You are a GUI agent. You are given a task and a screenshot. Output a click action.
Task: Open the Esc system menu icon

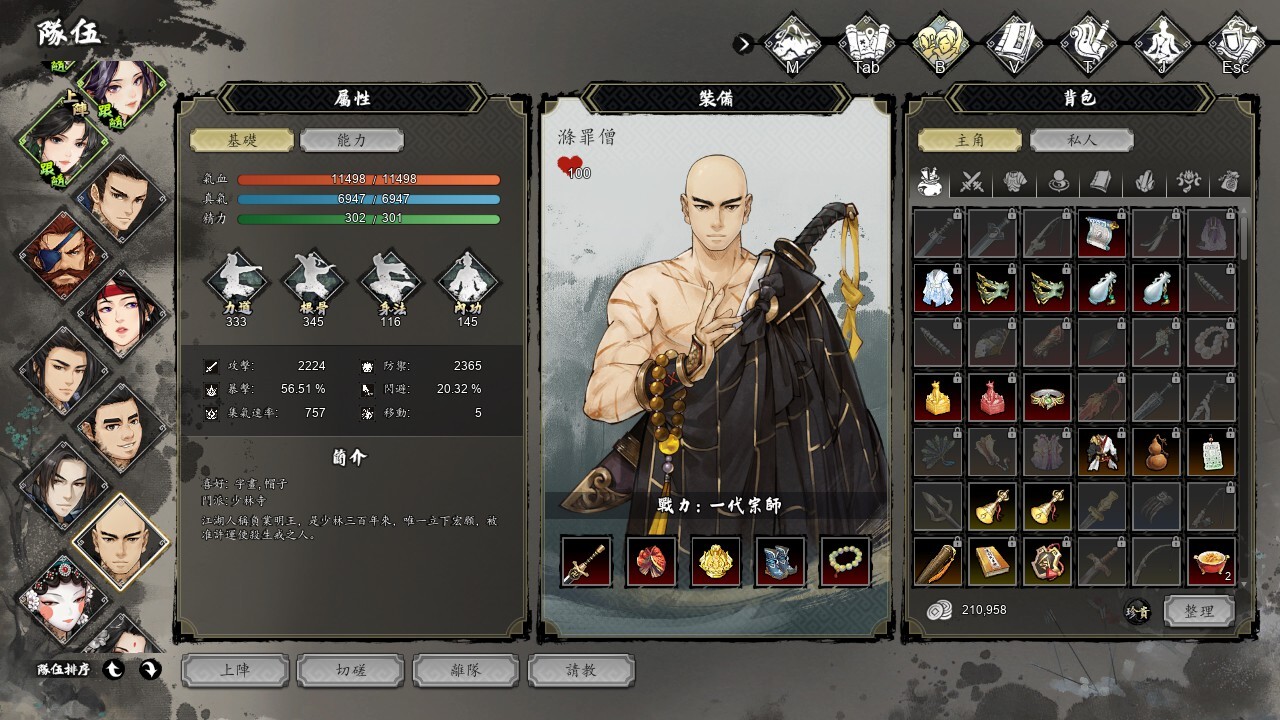click(x=1236, y=44)
